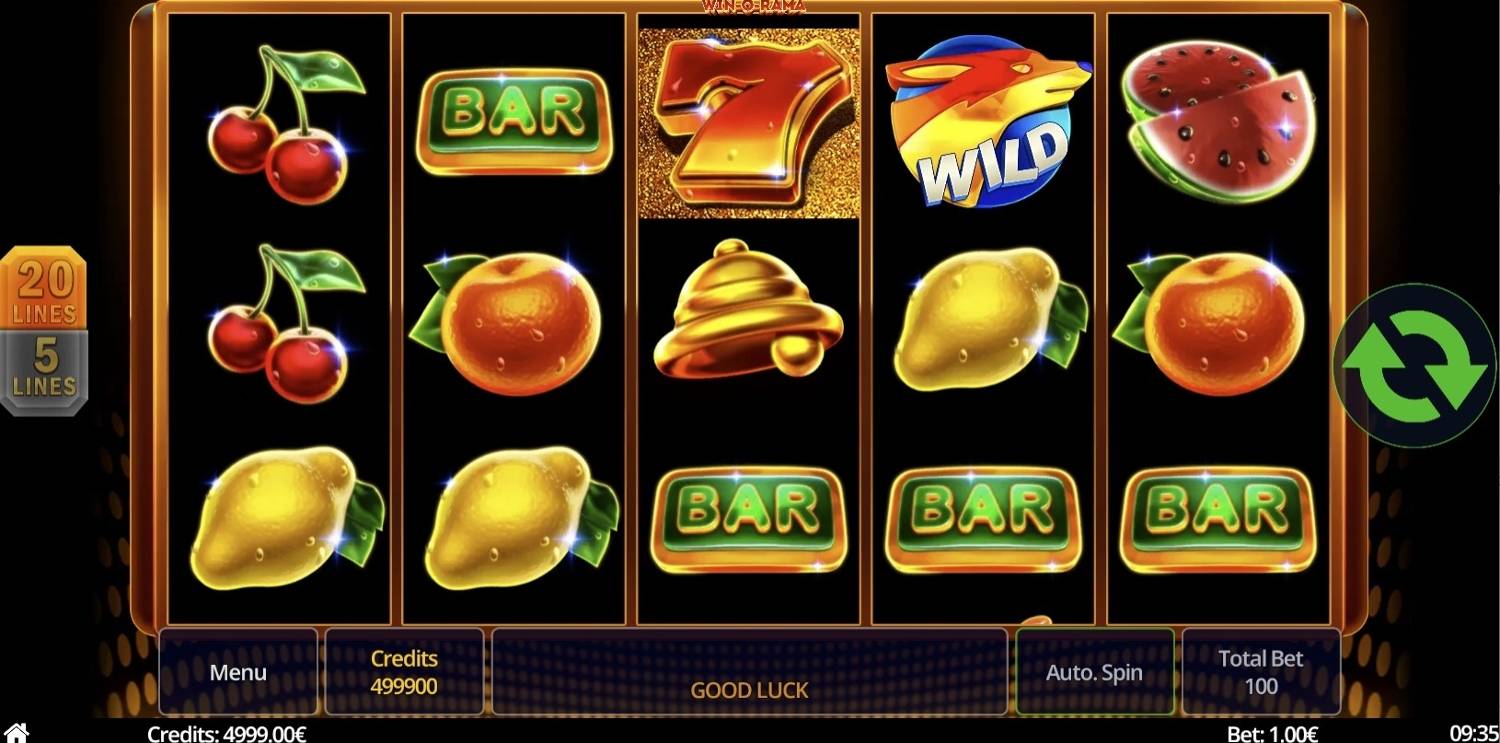Activate Auto. Spin mode
This screenshot has height=743, width=1500.
pos(1094,672)
